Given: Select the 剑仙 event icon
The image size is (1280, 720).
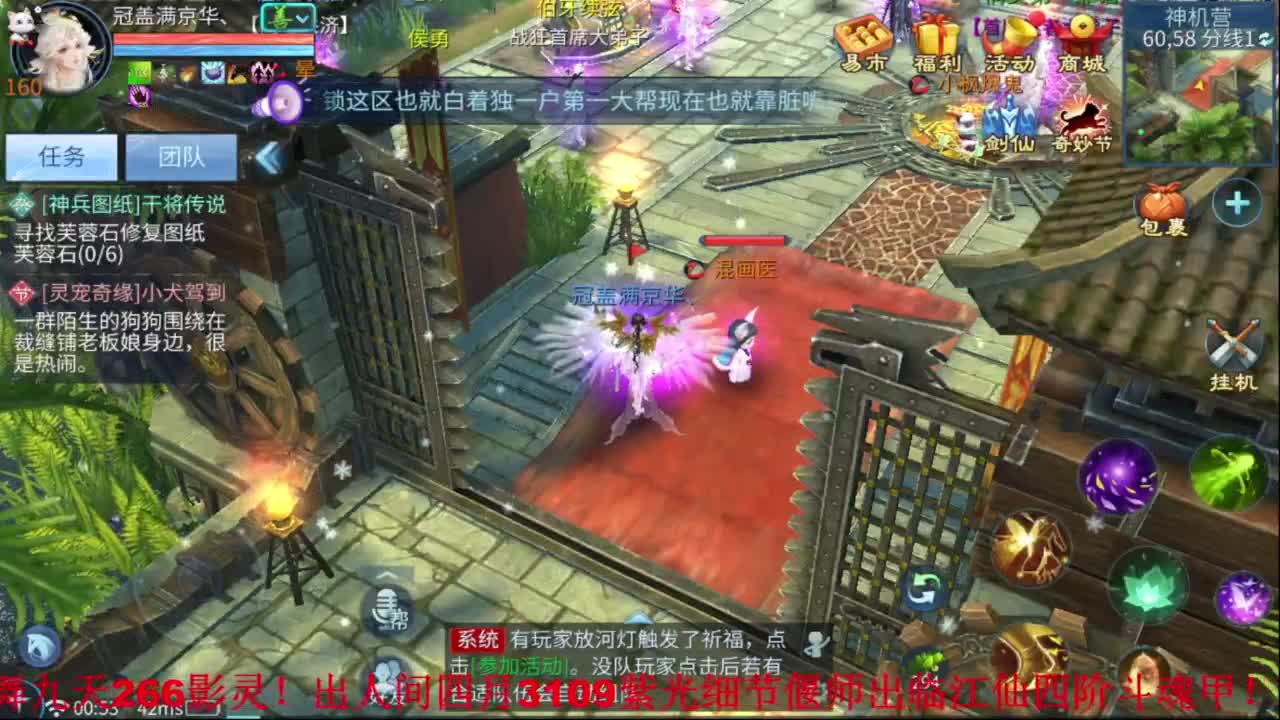Looking at the screenshot, I should click(x=1010, y=125).
